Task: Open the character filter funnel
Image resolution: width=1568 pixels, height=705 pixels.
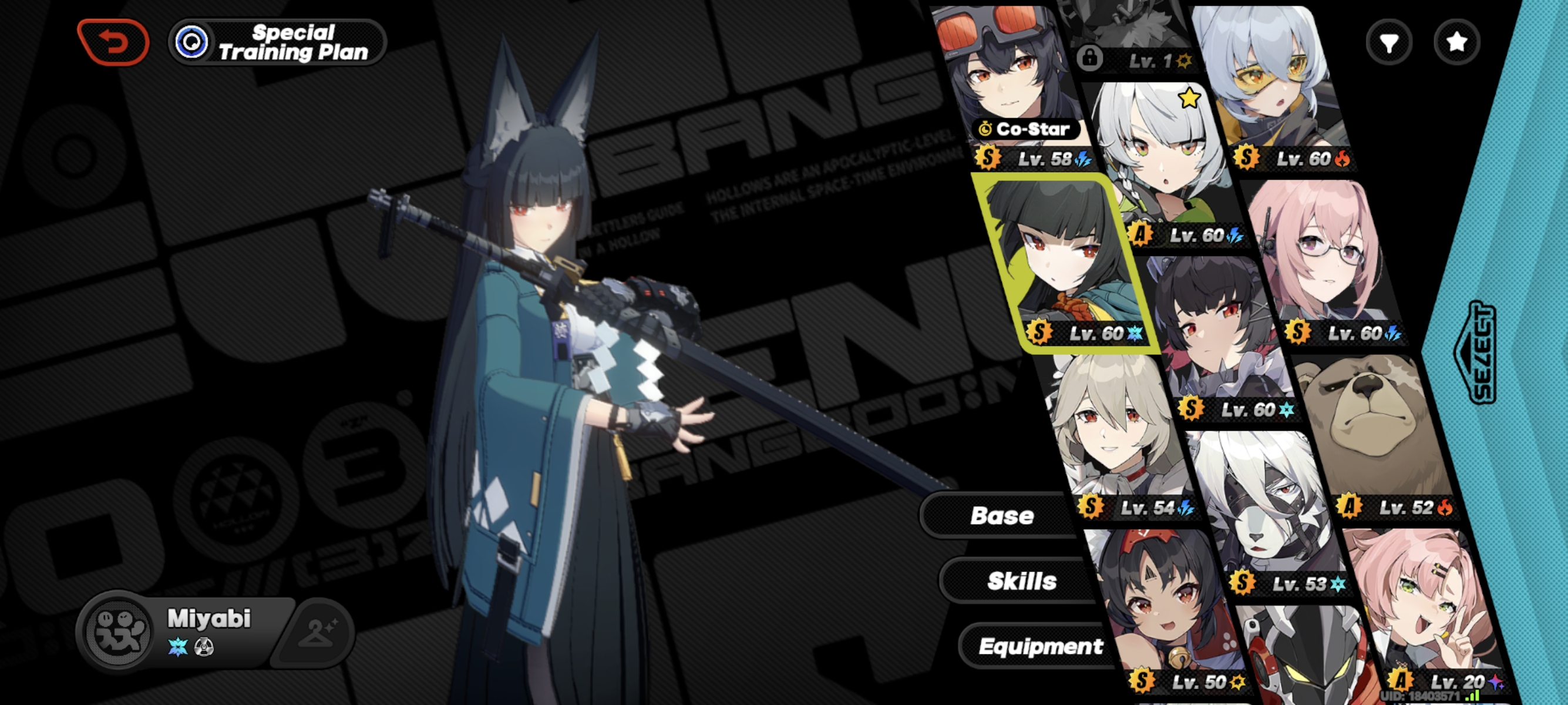Action: click(1388, 42)
